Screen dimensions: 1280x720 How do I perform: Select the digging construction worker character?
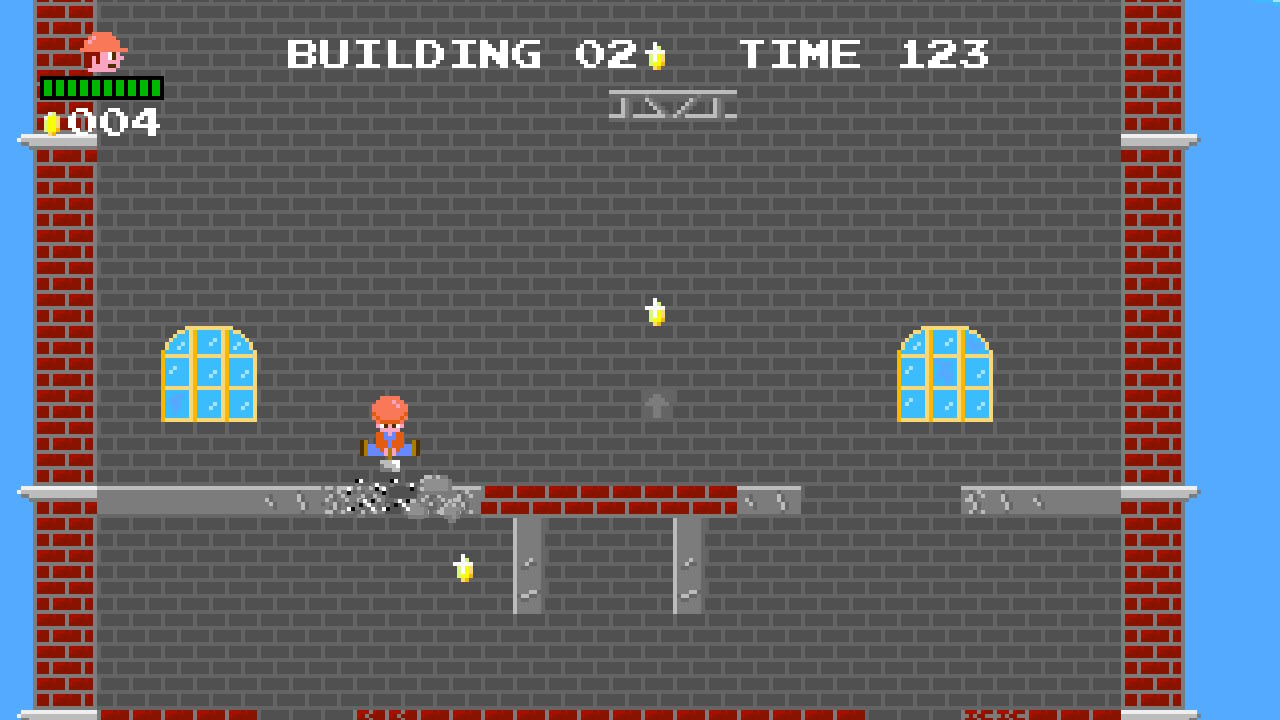tap(389, 430)
